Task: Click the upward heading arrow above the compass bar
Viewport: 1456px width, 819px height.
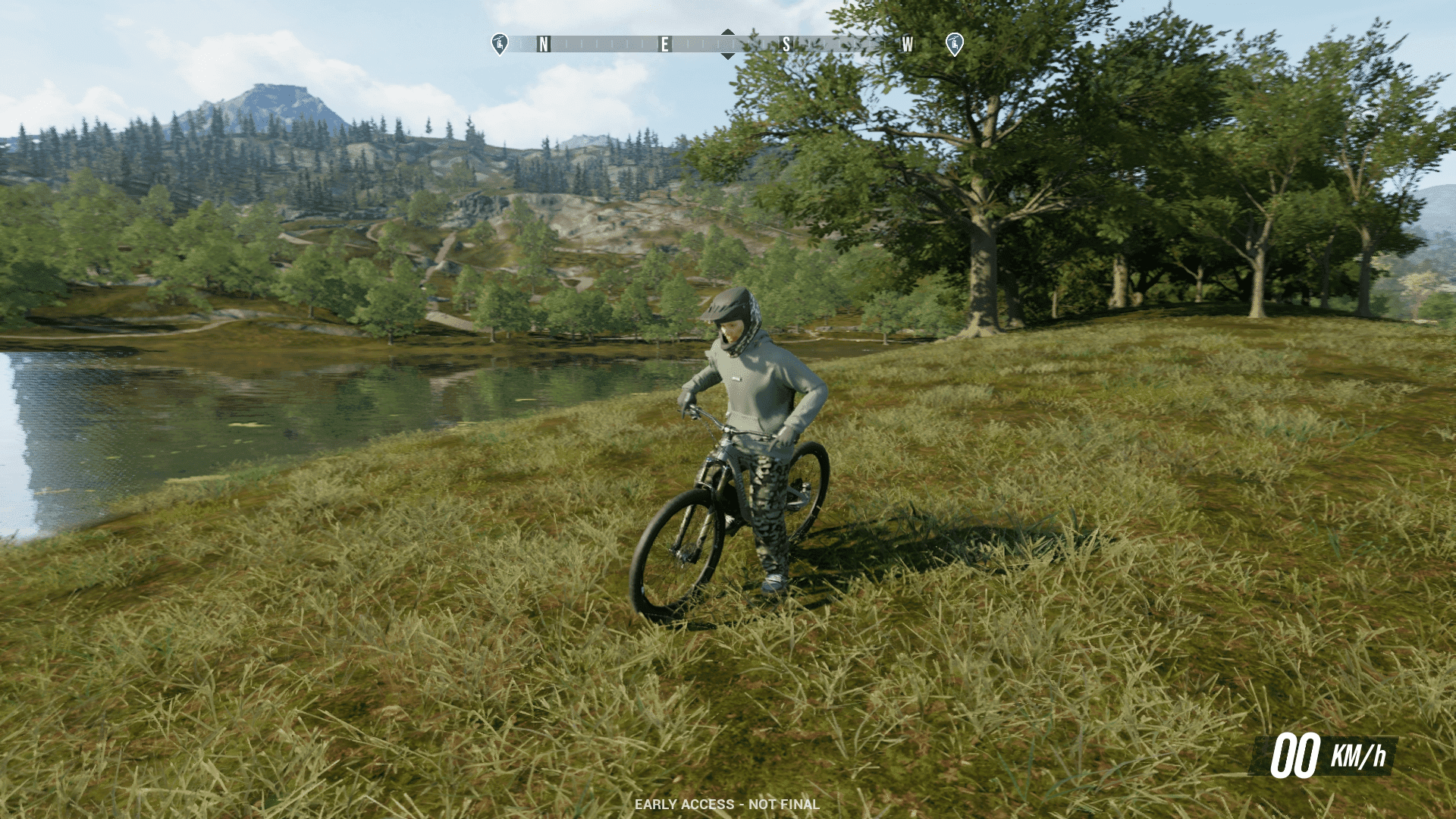Action: [727, 33]
